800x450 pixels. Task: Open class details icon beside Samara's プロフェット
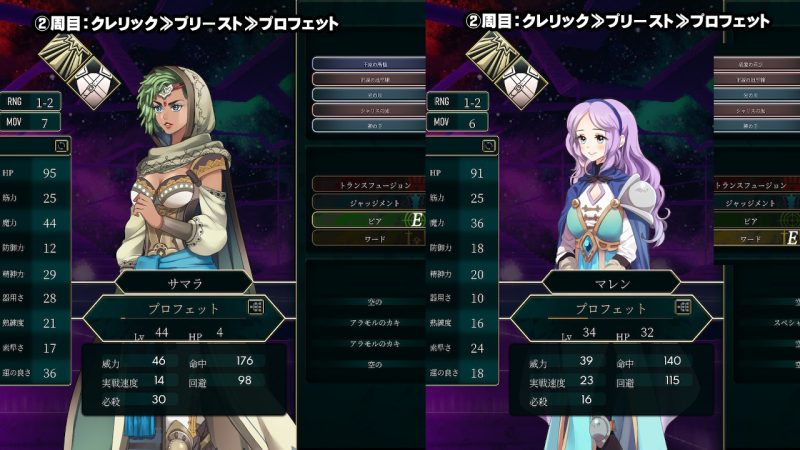(256, 308)
